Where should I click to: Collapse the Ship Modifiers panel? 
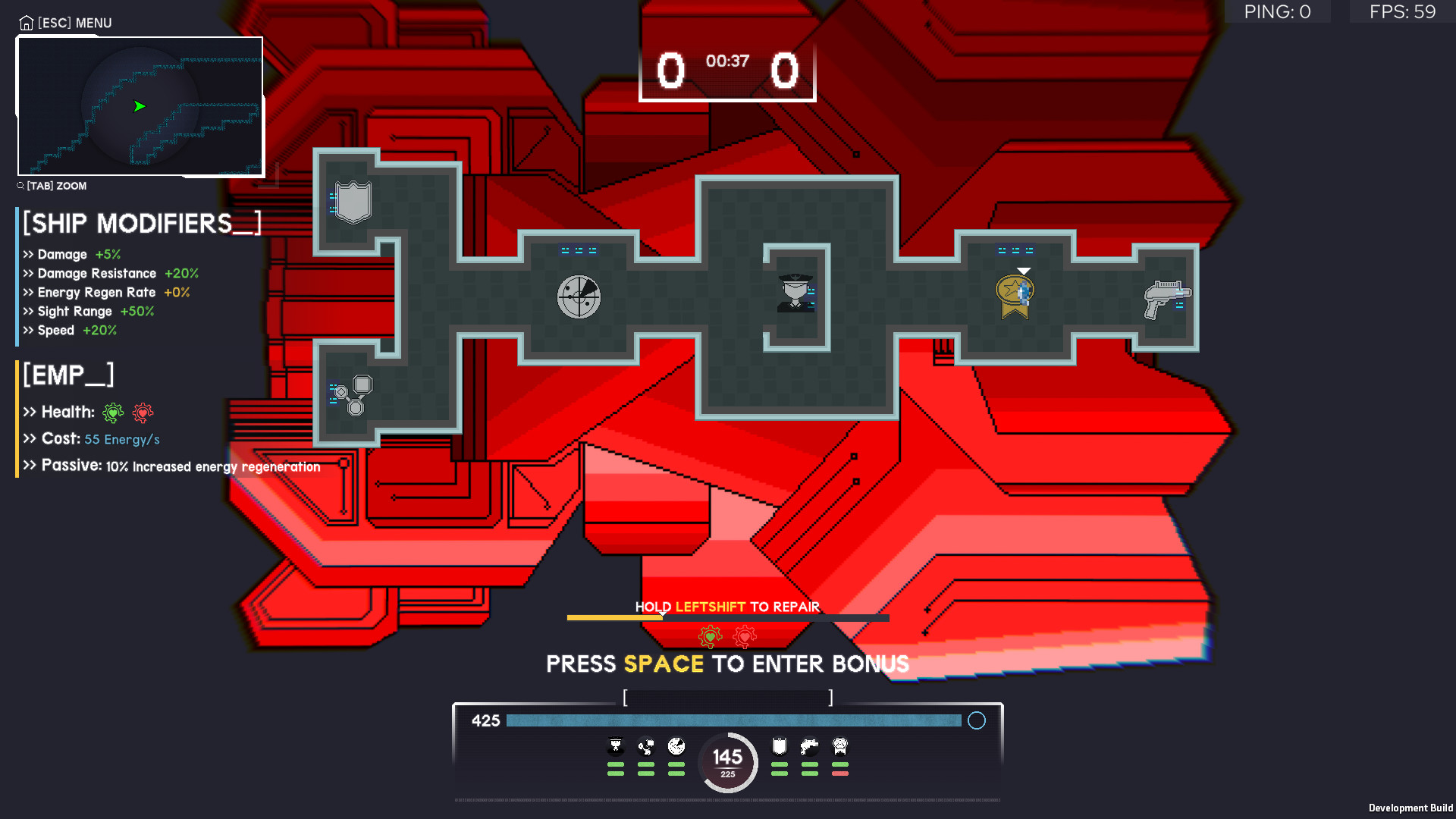141,222
